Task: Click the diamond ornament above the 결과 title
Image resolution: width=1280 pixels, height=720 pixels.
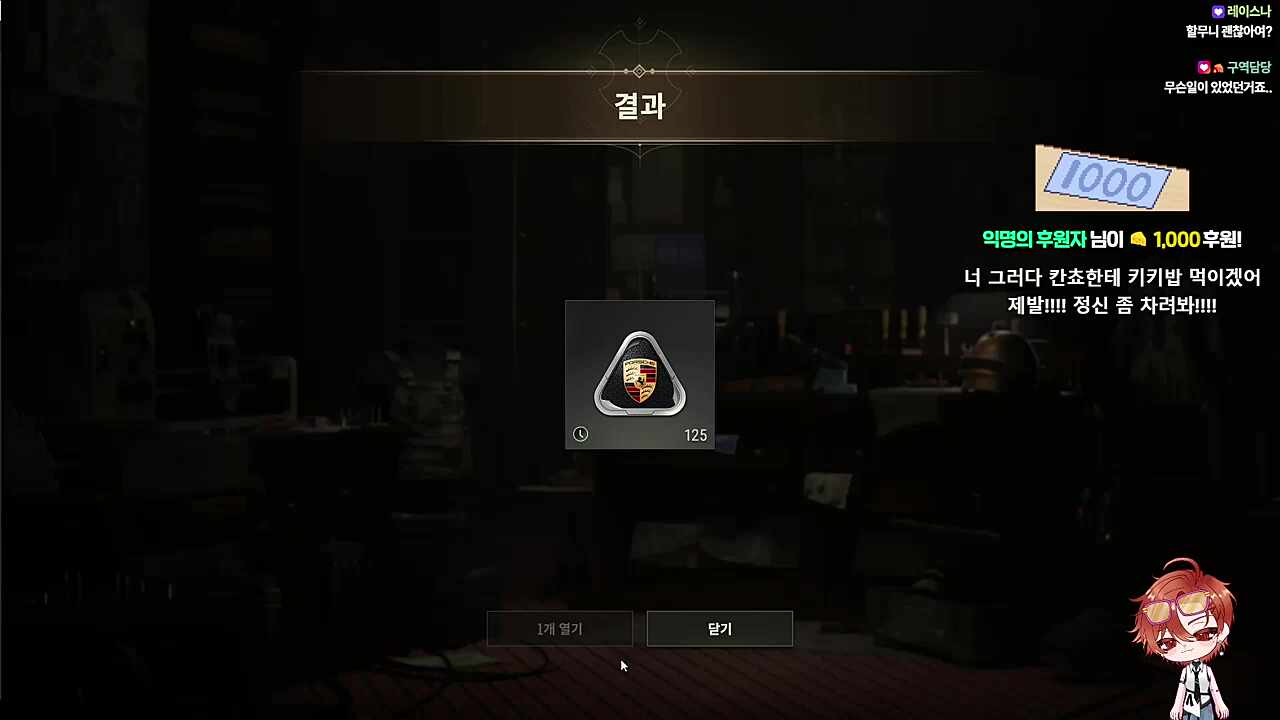Action: [639, 70]
